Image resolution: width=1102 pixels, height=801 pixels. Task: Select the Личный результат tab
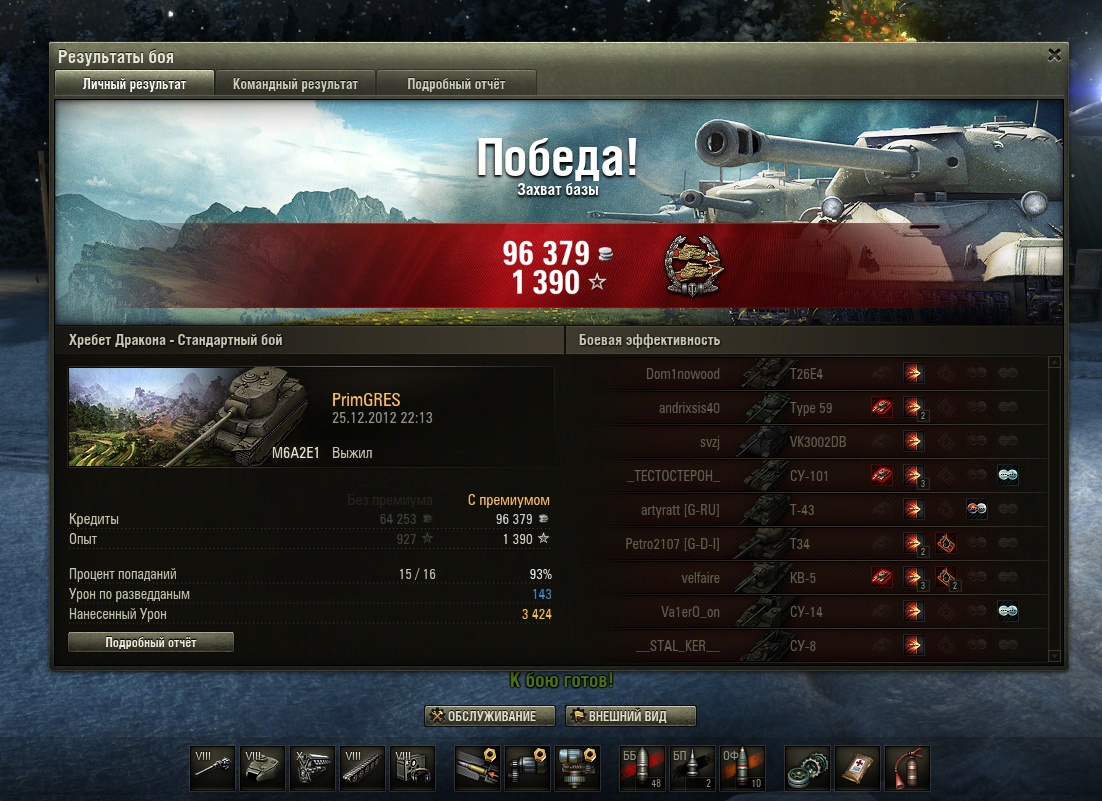pyautogui.click(x=134, y=84)
